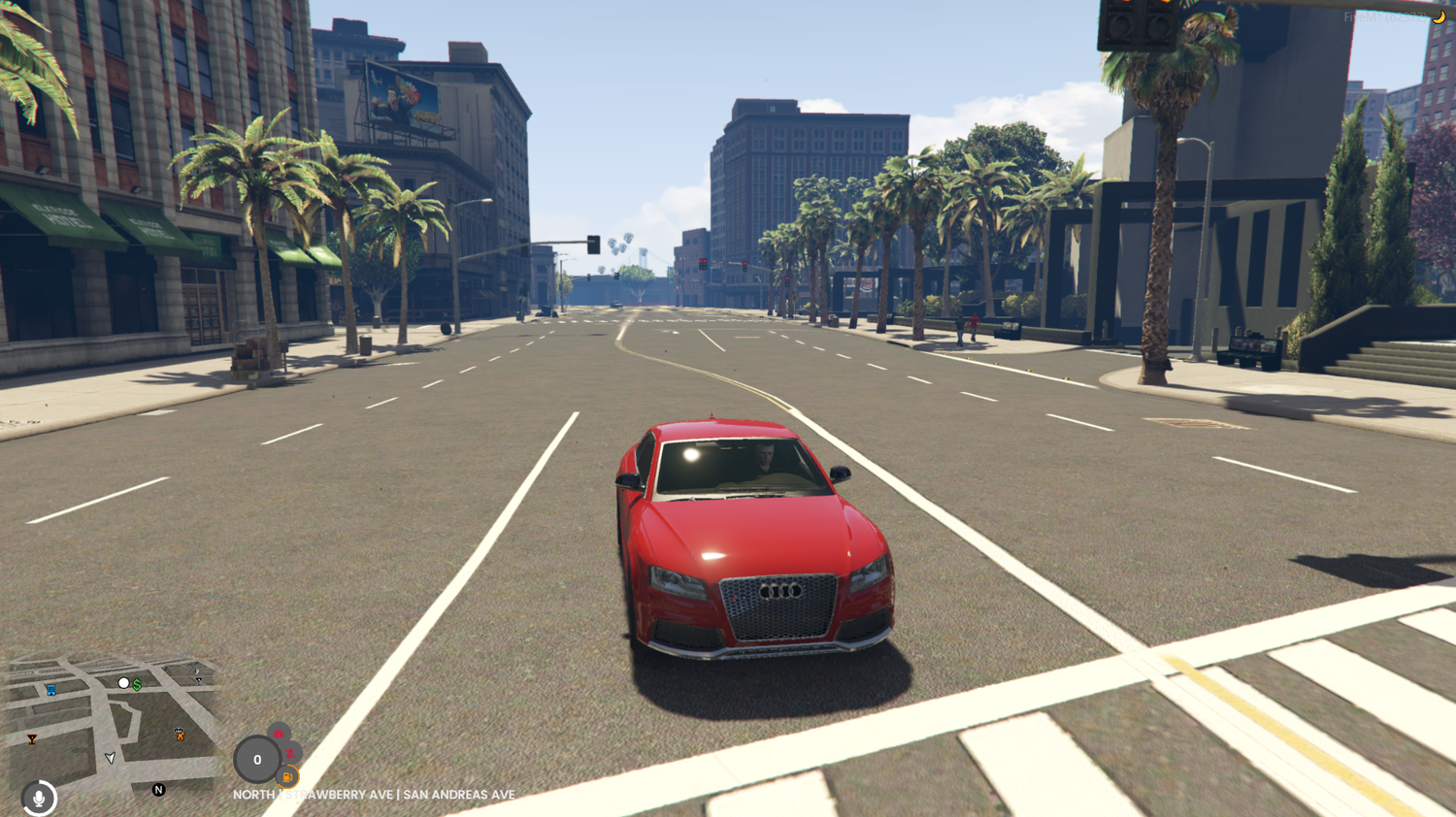Click the speedometer circle showing 0
1456x817 pixels.
pos(257,759)
